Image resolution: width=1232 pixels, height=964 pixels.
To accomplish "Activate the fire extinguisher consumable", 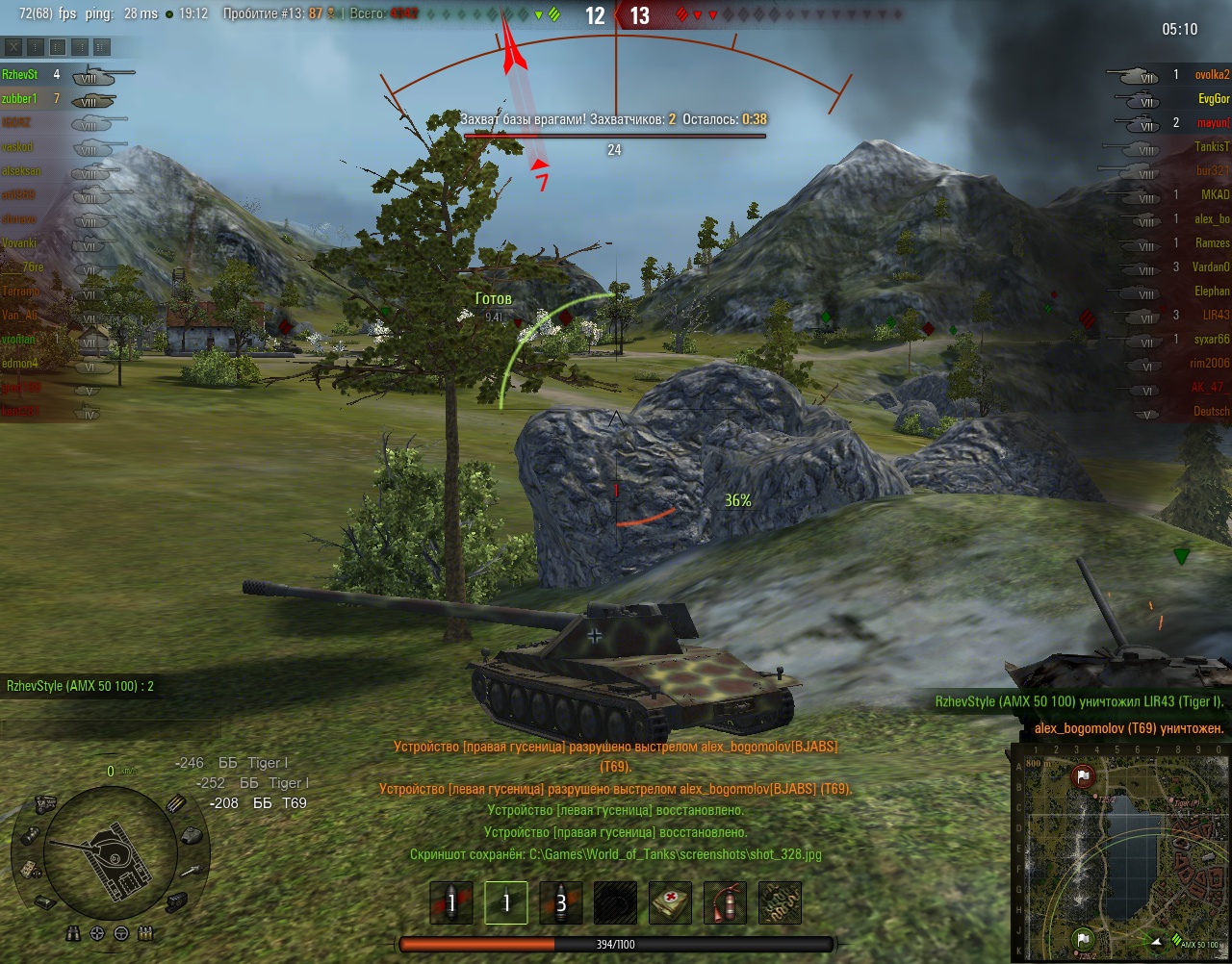I will (x=725, y=903).
